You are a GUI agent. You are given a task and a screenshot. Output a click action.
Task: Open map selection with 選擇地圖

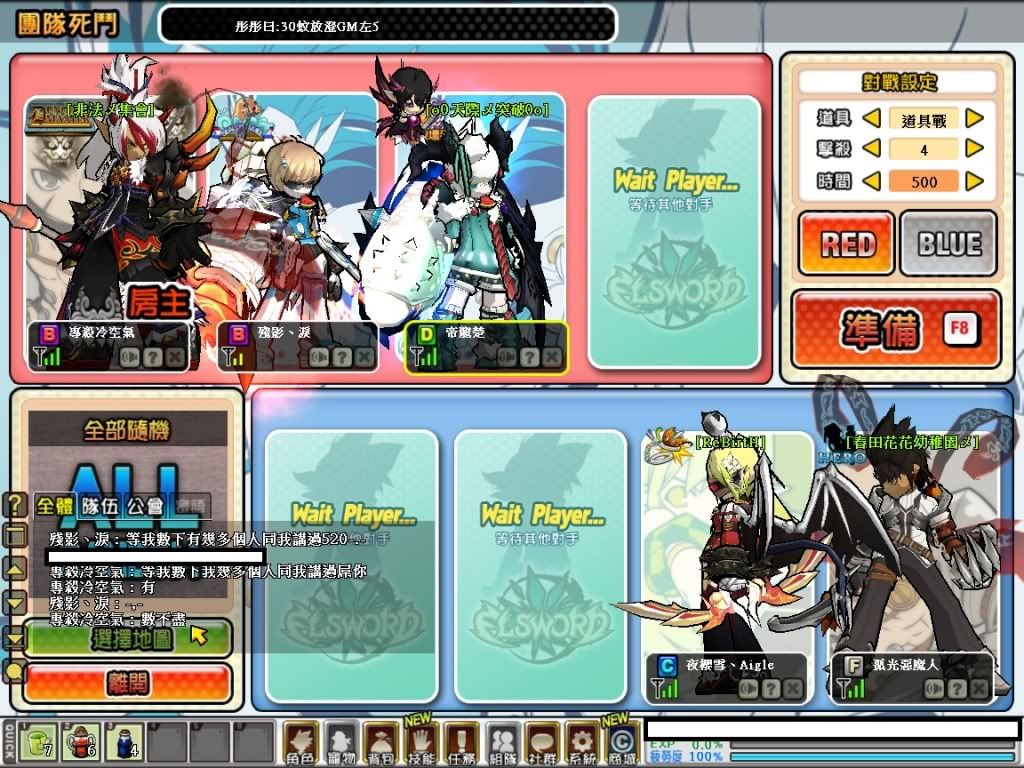[127, 639]
